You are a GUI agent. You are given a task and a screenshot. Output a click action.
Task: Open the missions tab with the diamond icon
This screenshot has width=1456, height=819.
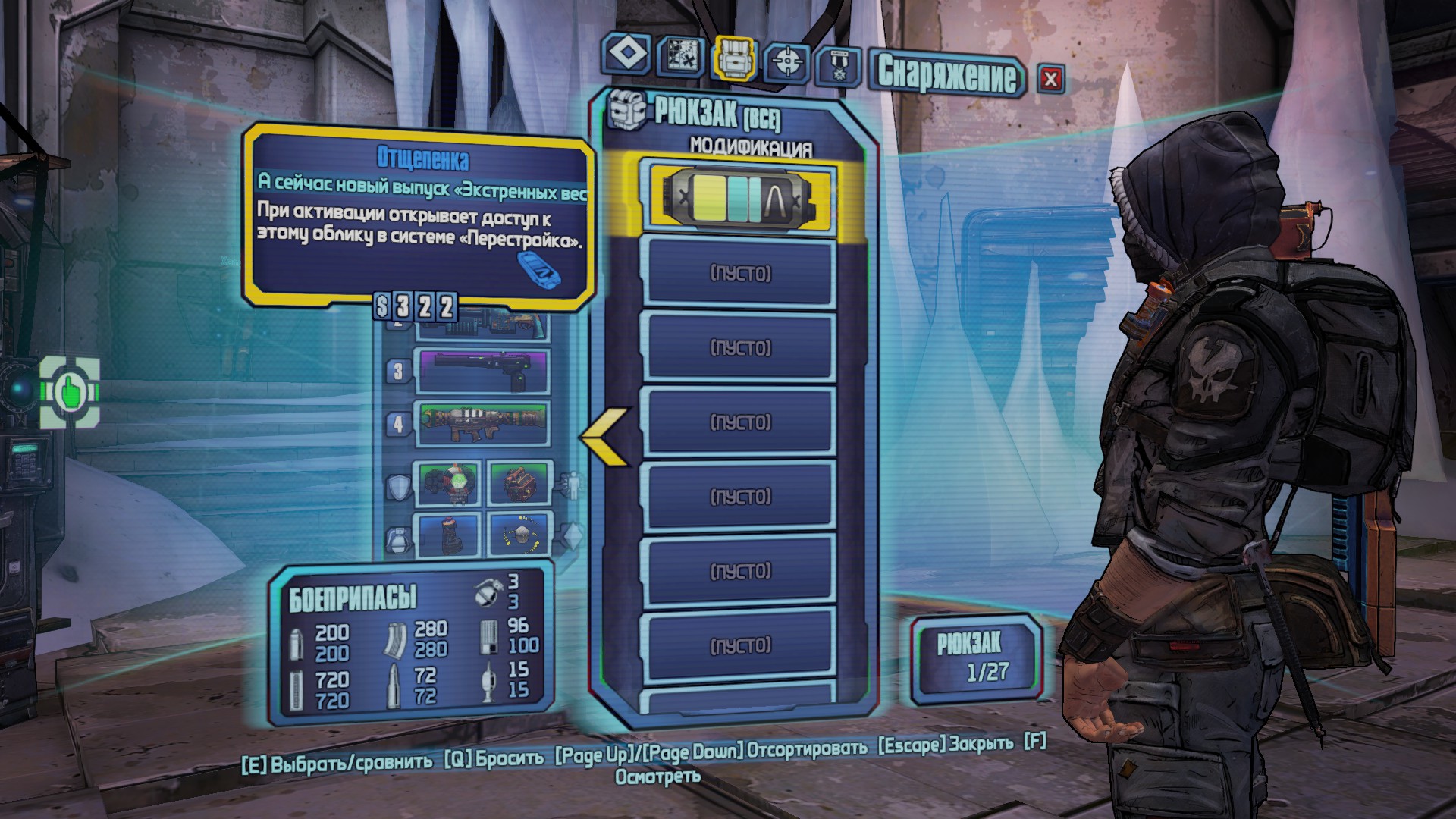coord(627,53)
